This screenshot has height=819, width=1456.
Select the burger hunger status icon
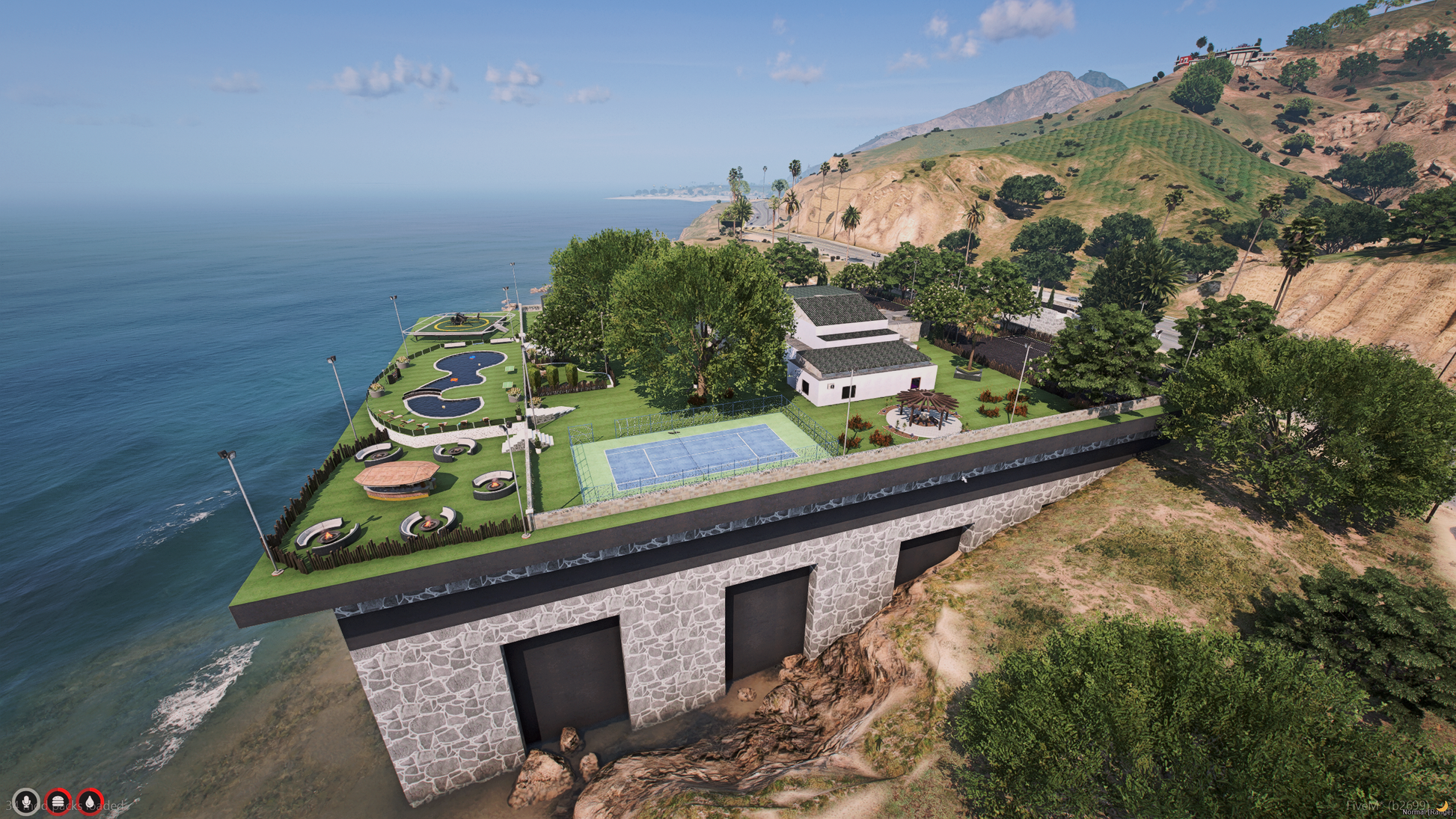pos(58,802)
